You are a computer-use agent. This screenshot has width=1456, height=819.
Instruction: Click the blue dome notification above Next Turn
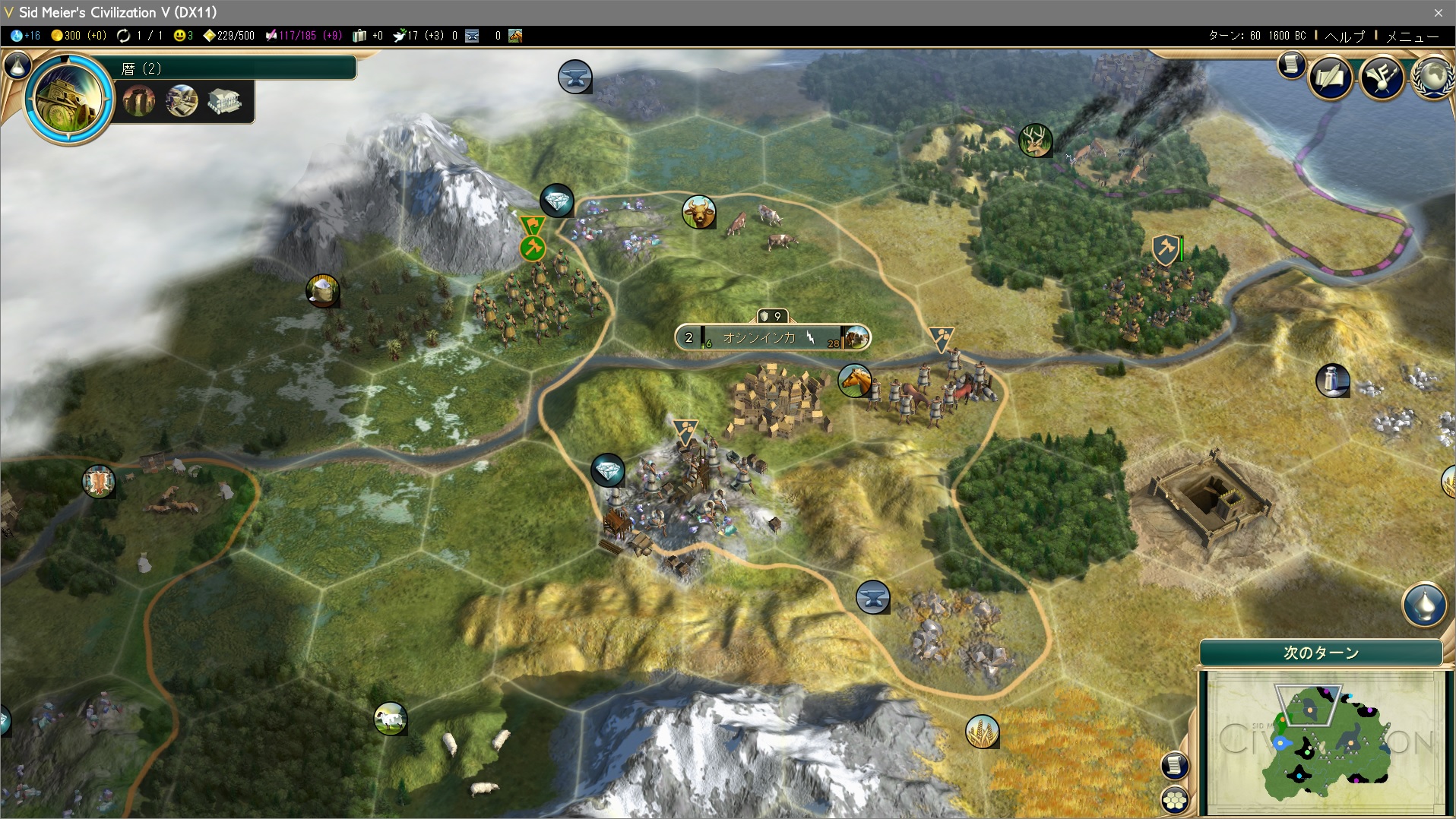coord(1423,605)
